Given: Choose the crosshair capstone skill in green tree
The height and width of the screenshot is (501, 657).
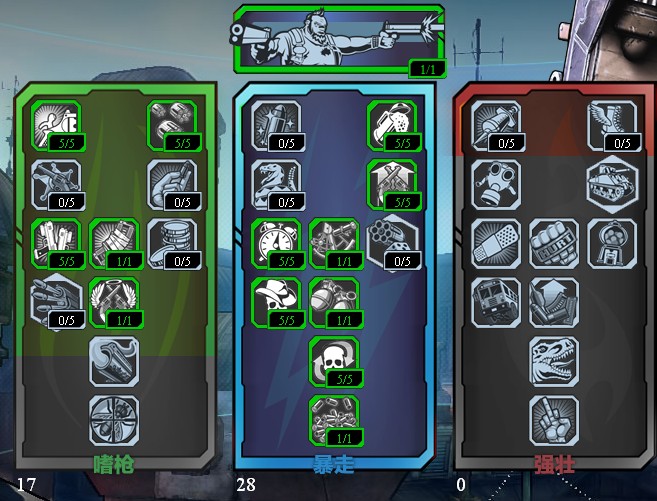Looking at the screenshot, I should [113, 419].
